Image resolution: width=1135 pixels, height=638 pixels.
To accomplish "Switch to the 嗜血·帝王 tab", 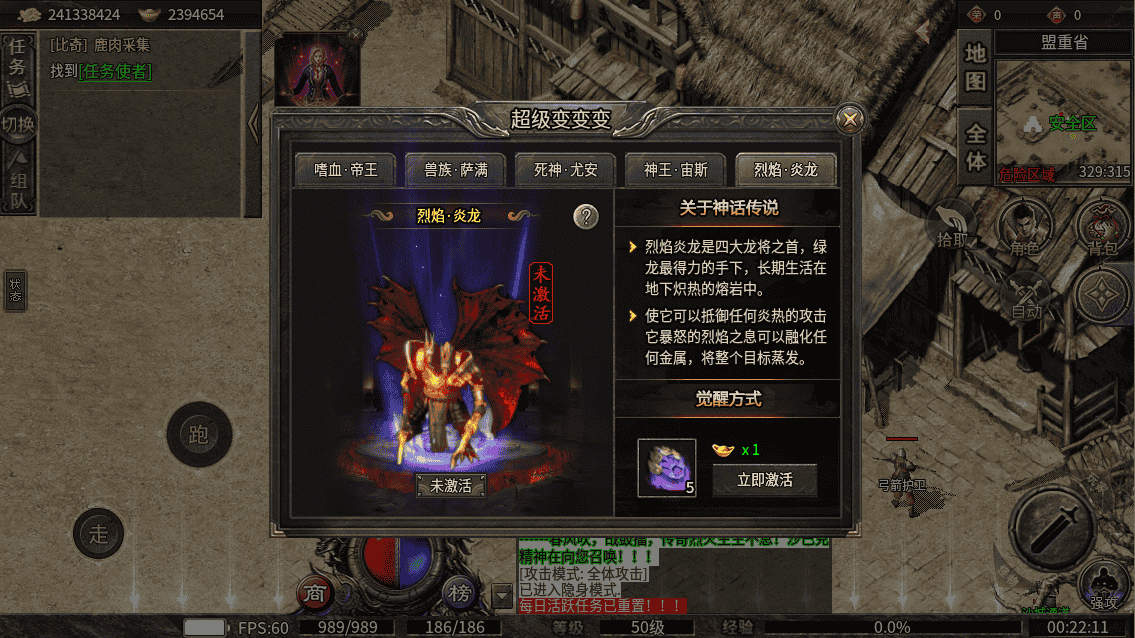I will (345, 170).
